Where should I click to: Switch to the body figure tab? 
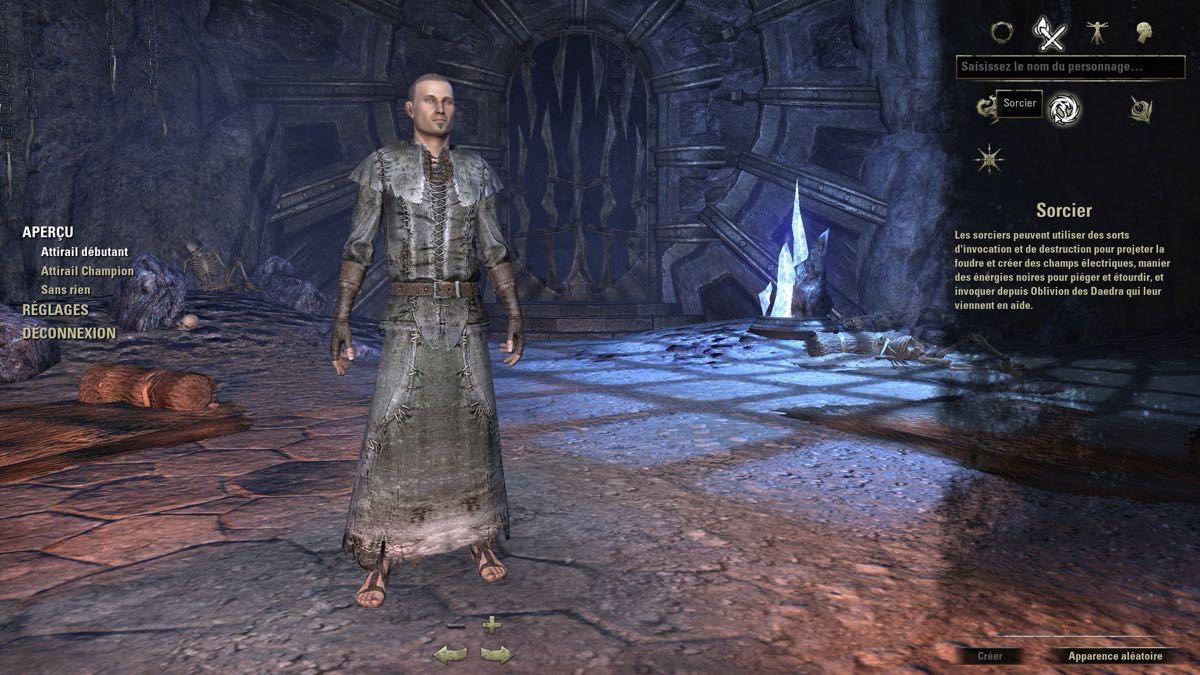point(1096,32)
